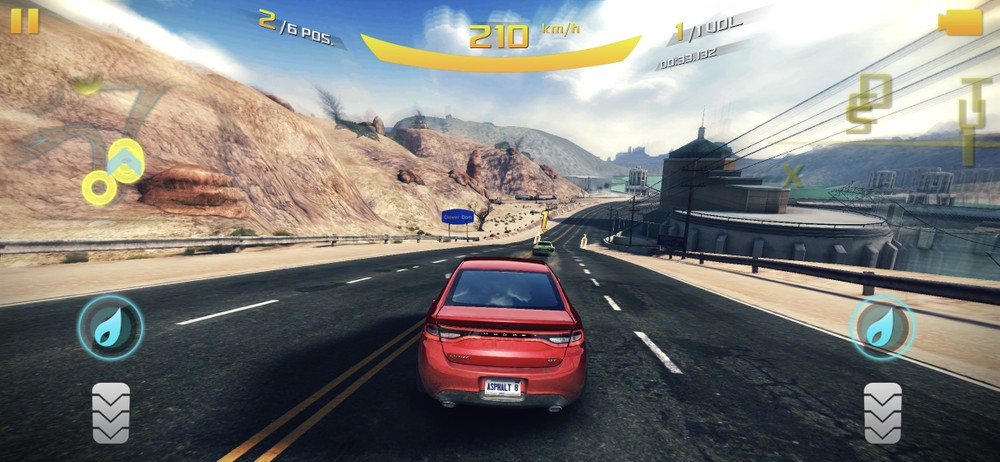Tap the left brake chevrons pedal

tap(111, 412)
